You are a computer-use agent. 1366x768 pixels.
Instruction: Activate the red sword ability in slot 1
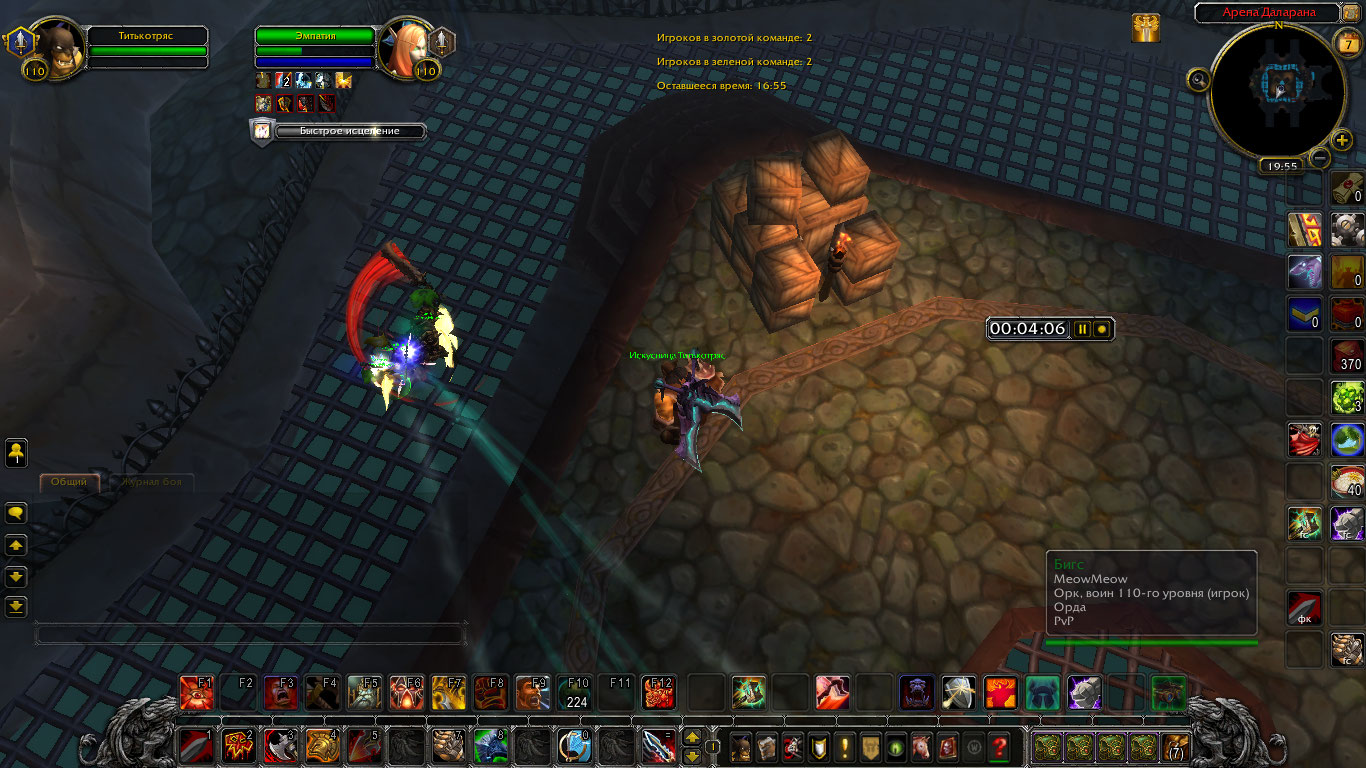(195, 746)
